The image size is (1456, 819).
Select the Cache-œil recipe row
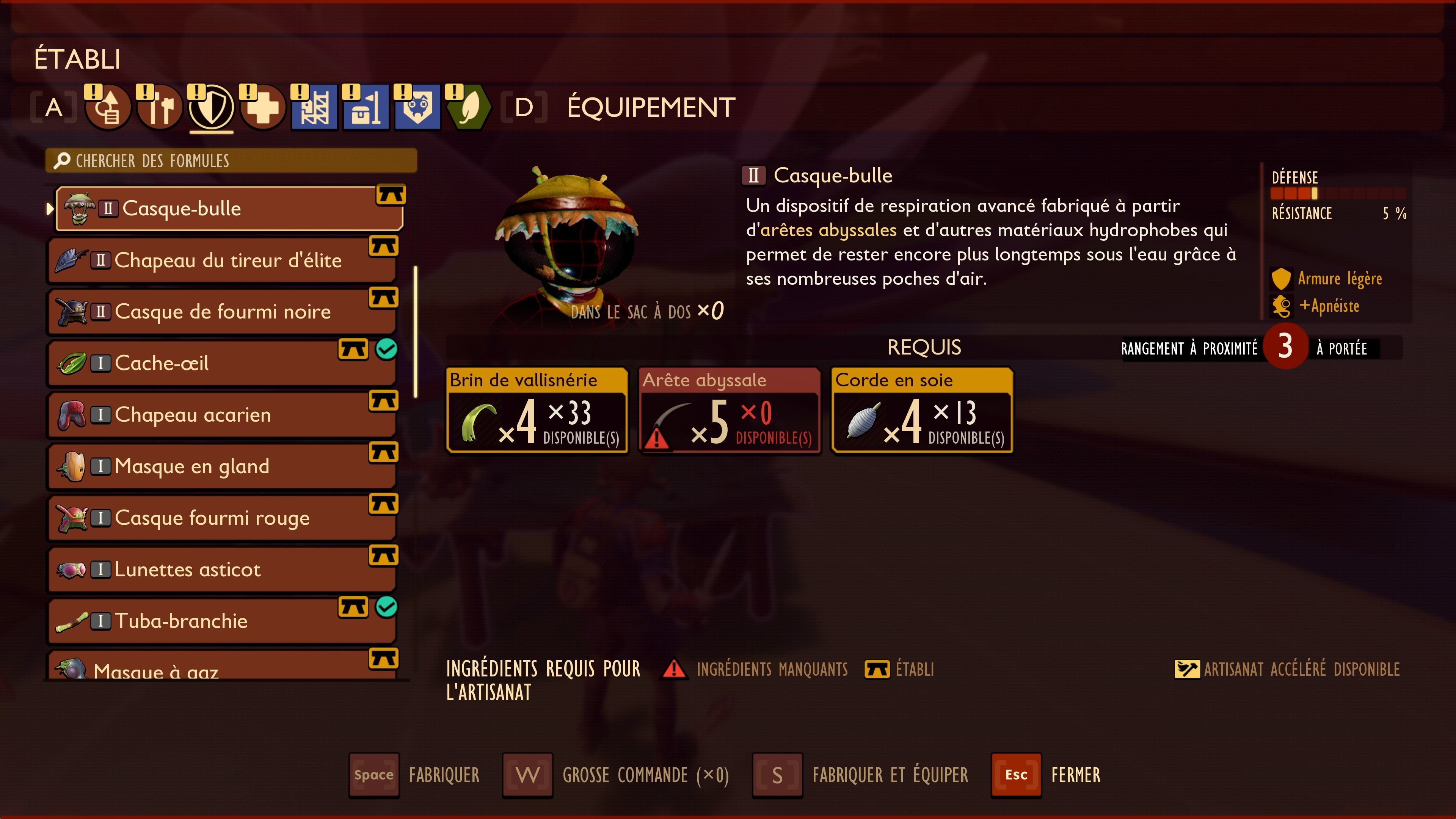pyautogui.click(x=221, y=364)
